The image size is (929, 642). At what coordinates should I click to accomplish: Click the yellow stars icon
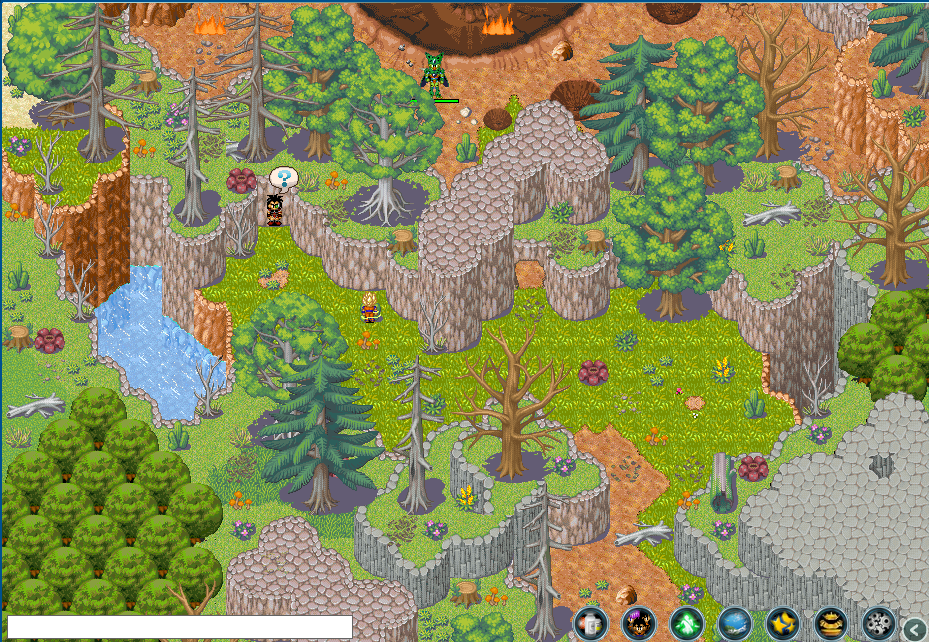click(783, 624)
